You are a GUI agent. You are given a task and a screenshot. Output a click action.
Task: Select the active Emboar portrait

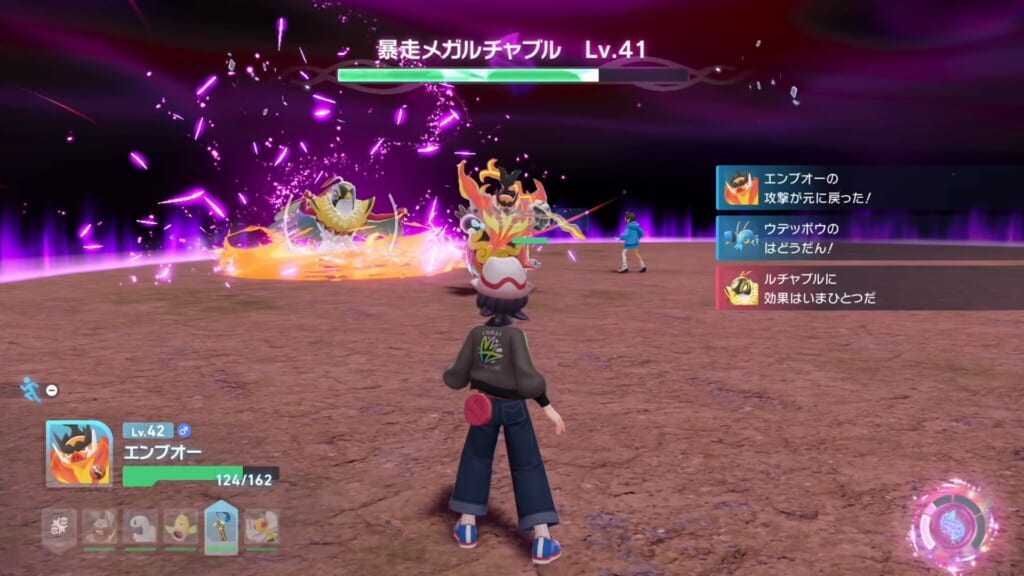(78, 453)
